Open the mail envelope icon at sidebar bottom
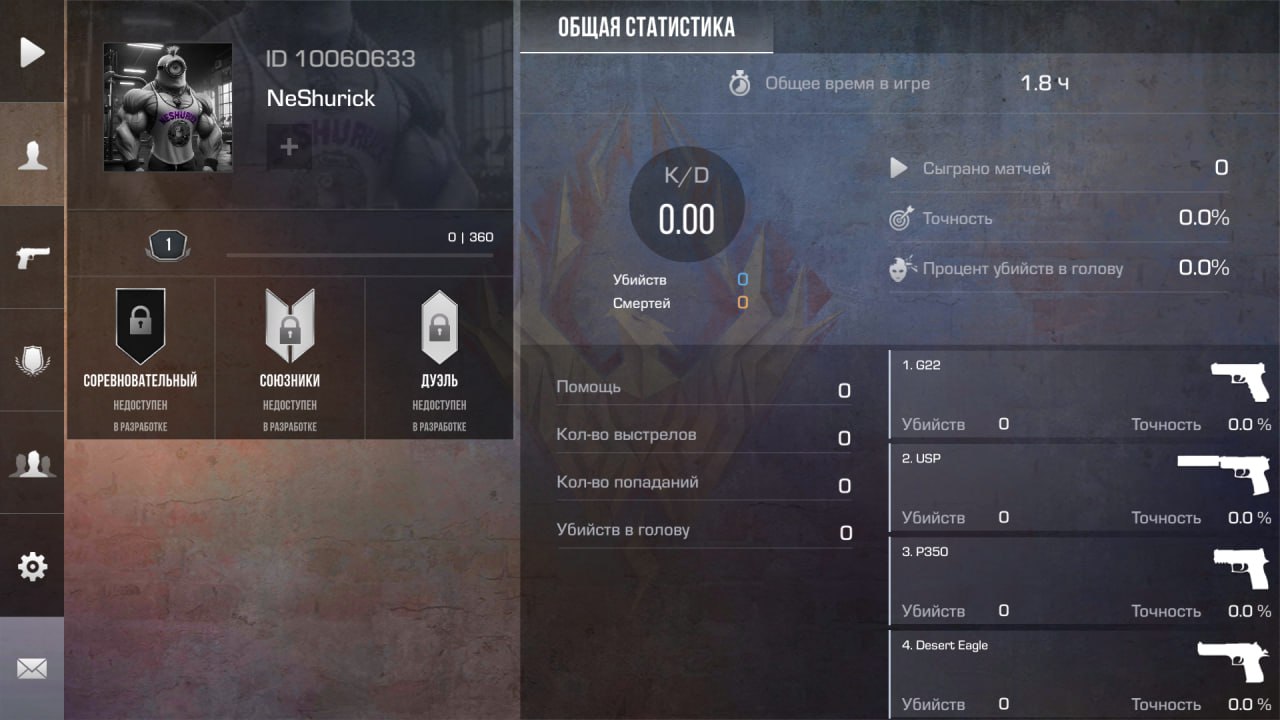 32,668
